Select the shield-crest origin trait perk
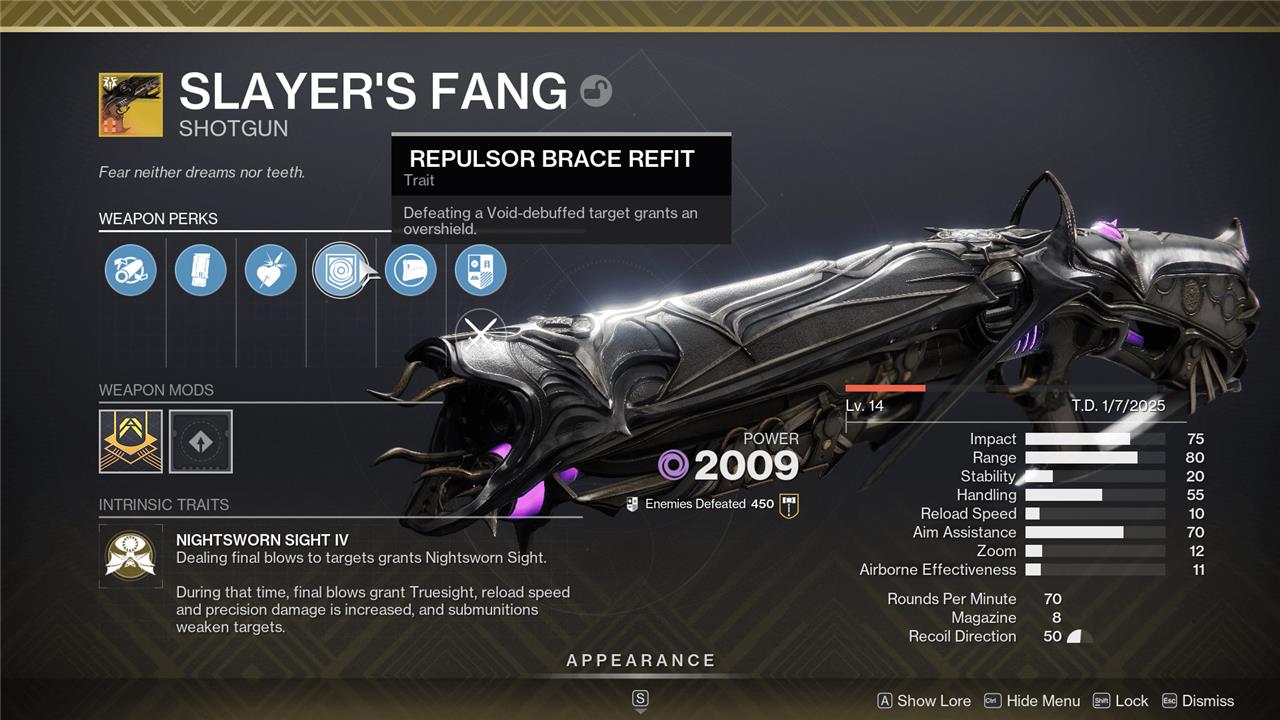Image resolution: width=1280 pixels, height=720 pixels. pyautogui.click(x=481, y=271)
